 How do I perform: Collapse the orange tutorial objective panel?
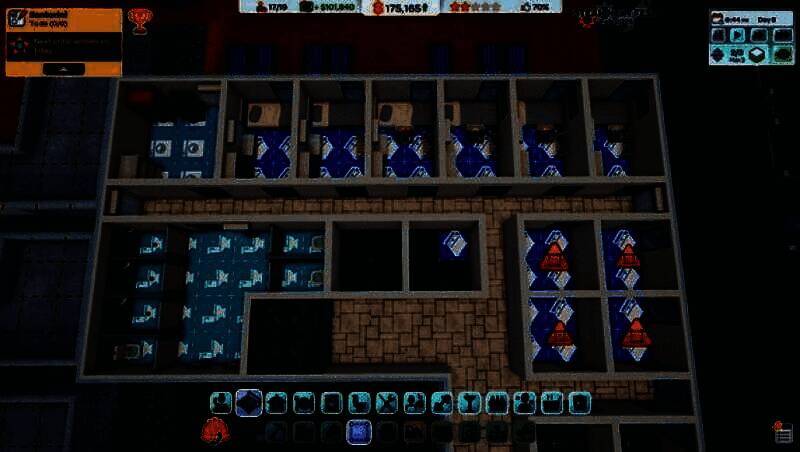tap(64, 68)
